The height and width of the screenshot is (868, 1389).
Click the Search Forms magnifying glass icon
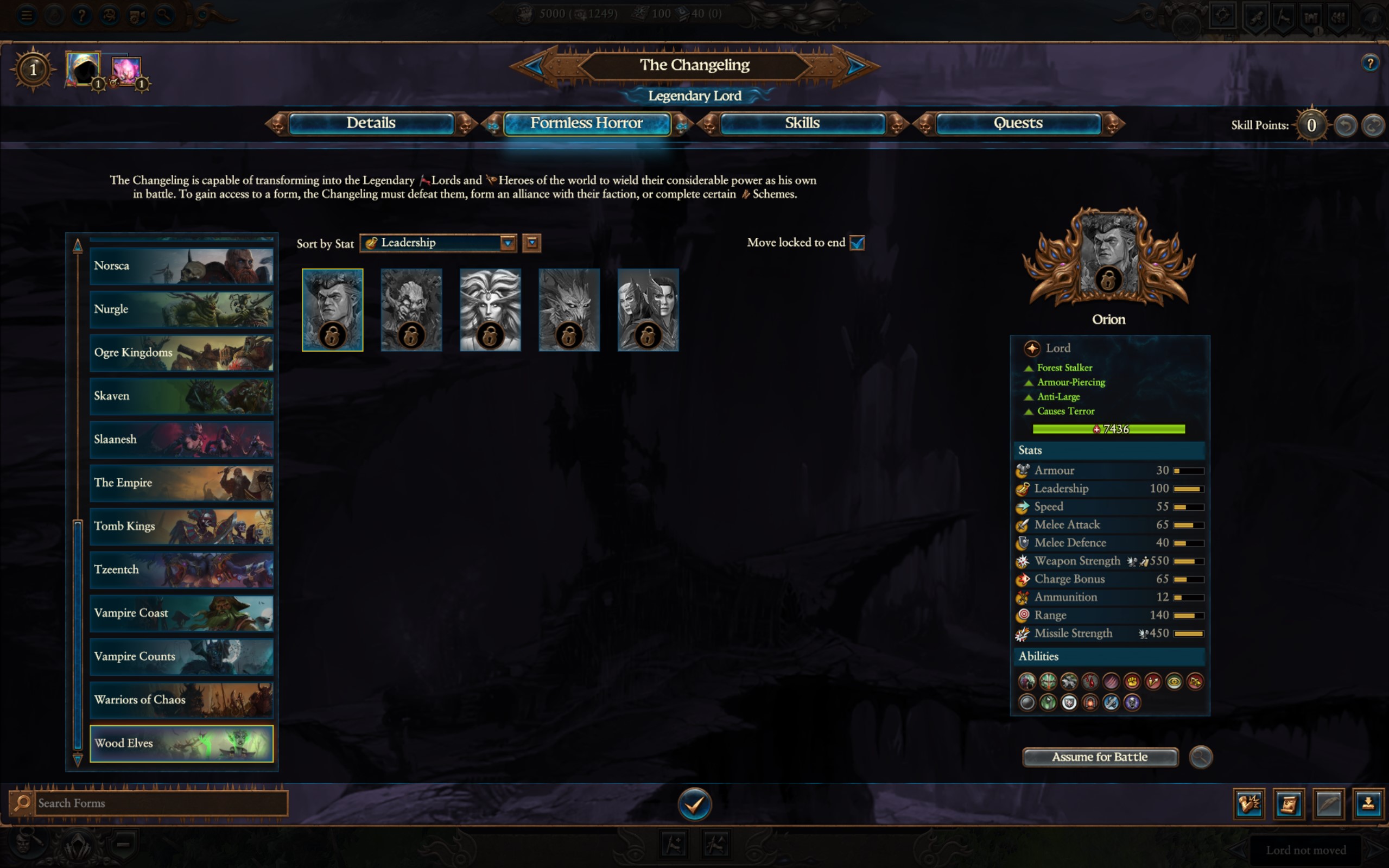click(x=23, y=803)
